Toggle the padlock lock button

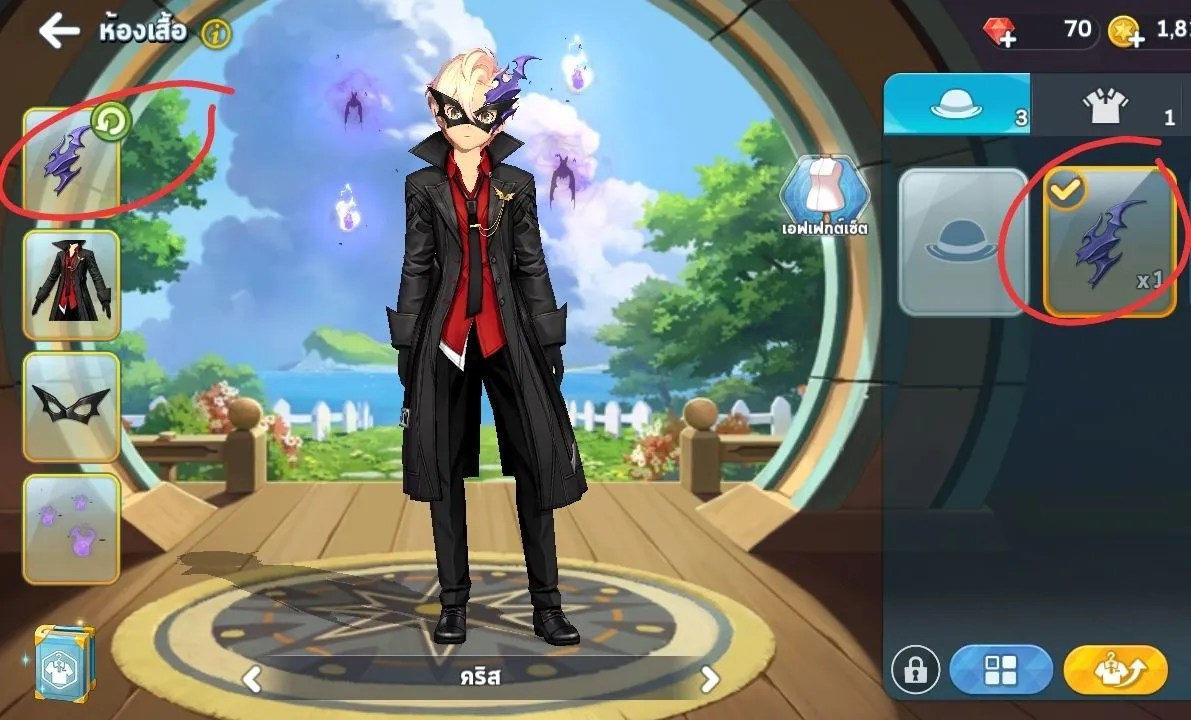point(915,669)
